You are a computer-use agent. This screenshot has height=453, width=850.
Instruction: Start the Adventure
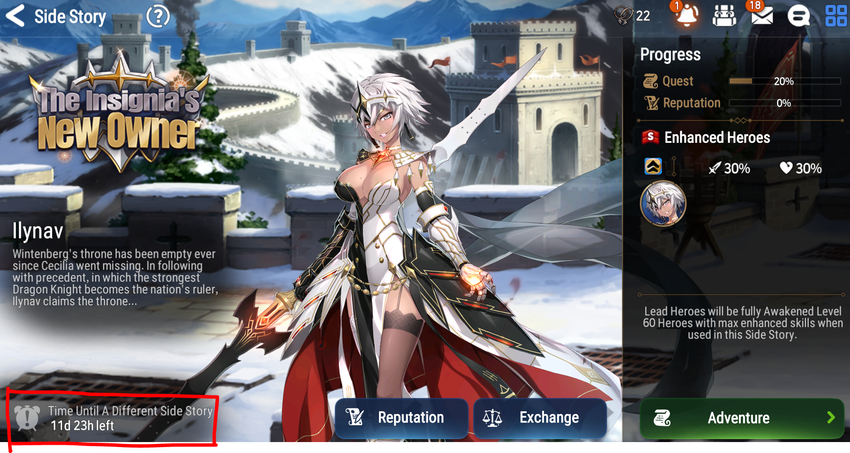(740, 418)
